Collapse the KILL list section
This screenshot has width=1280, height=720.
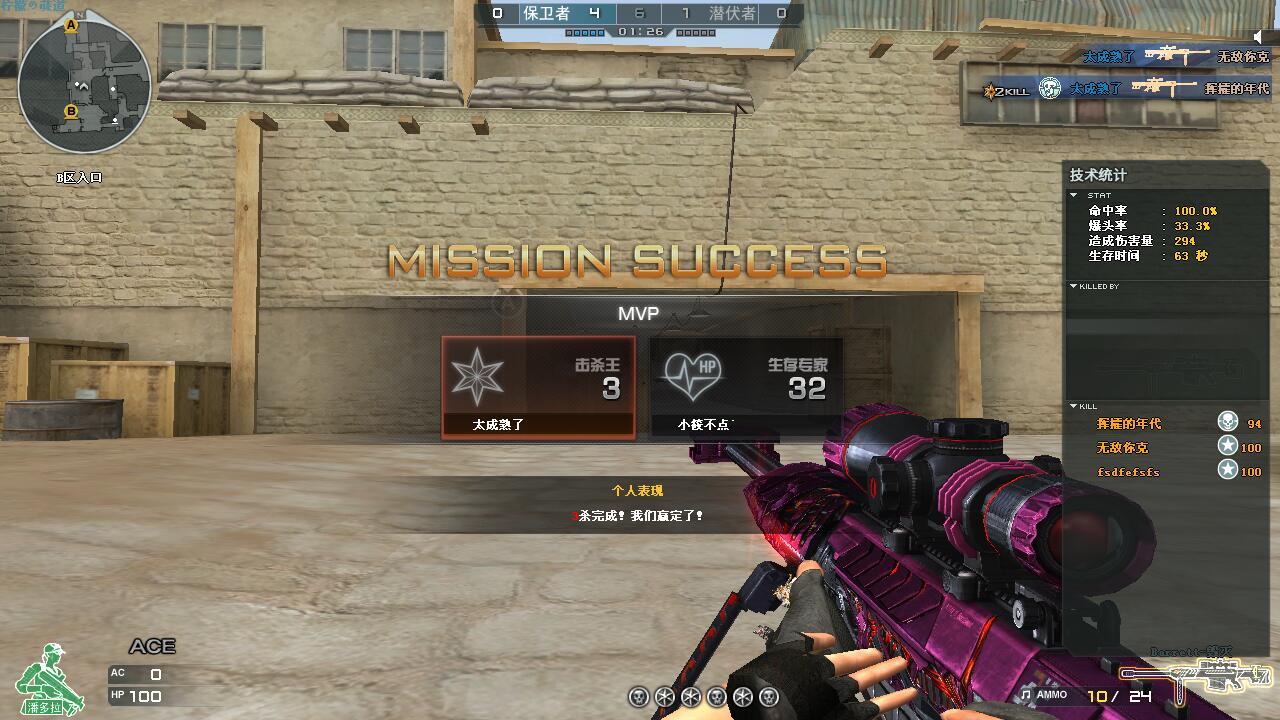[1074, 406]
